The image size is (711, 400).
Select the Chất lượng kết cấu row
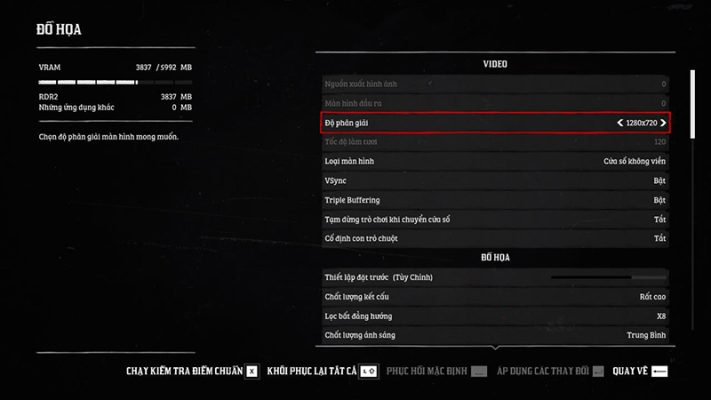494,296
